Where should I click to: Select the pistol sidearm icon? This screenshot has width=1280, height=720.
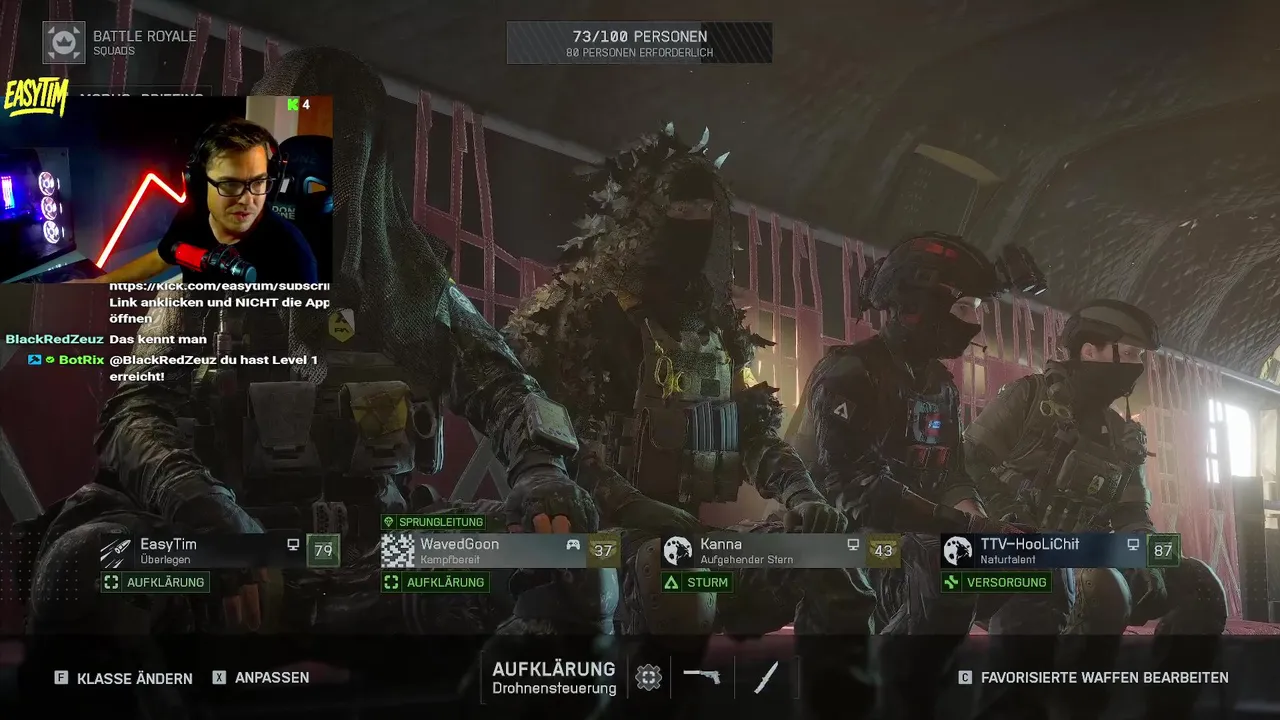[702, 676]
